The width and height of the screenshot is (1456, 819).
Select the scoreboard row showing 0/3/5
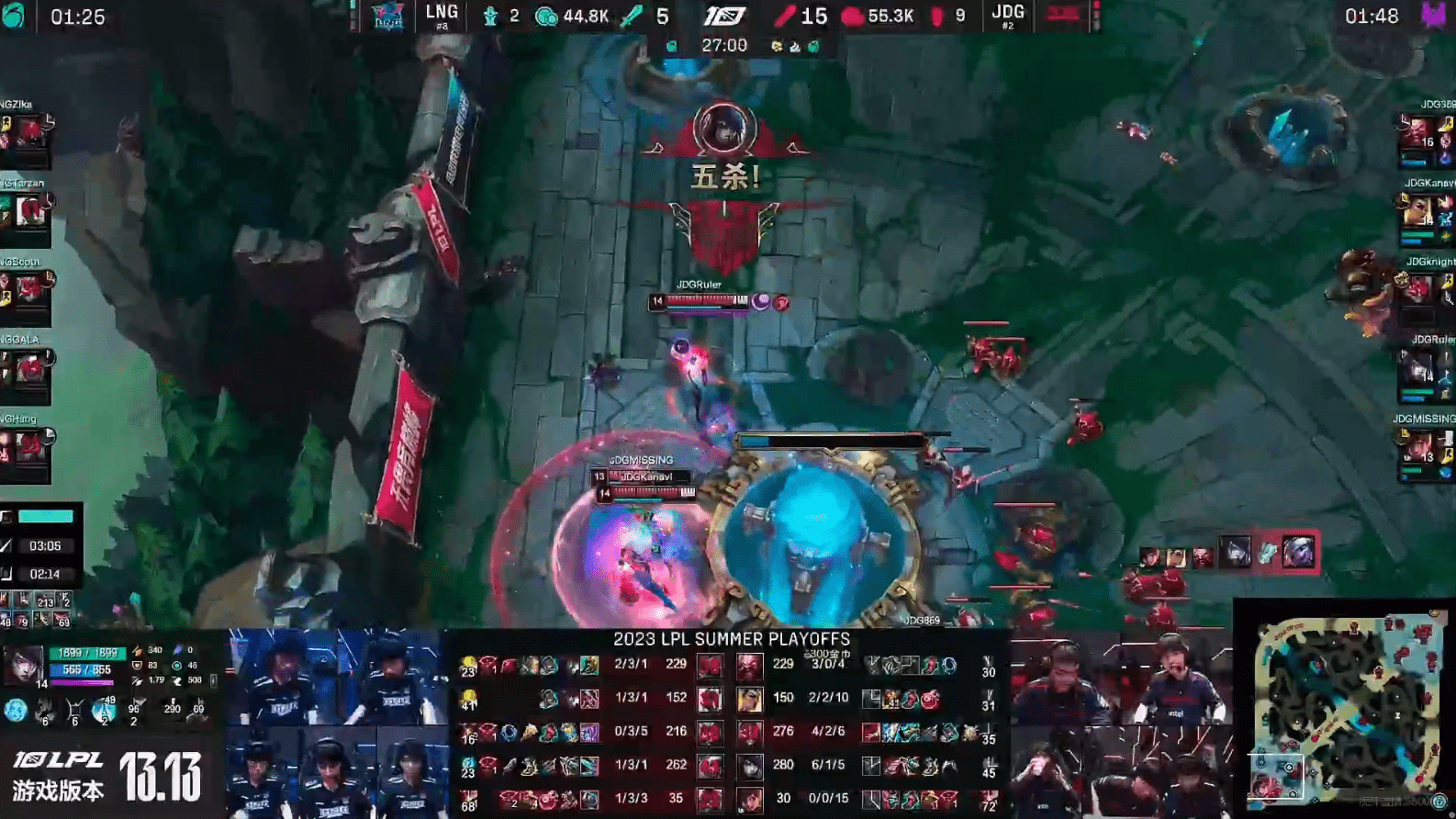click(631, 731)
